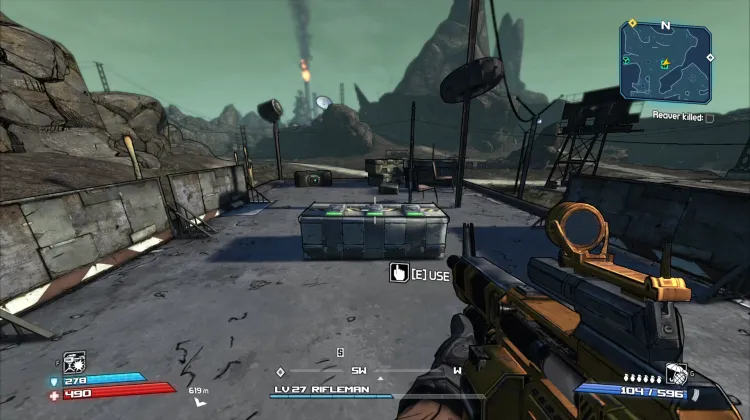Activate the turret action skill icon

coord(75,362)
